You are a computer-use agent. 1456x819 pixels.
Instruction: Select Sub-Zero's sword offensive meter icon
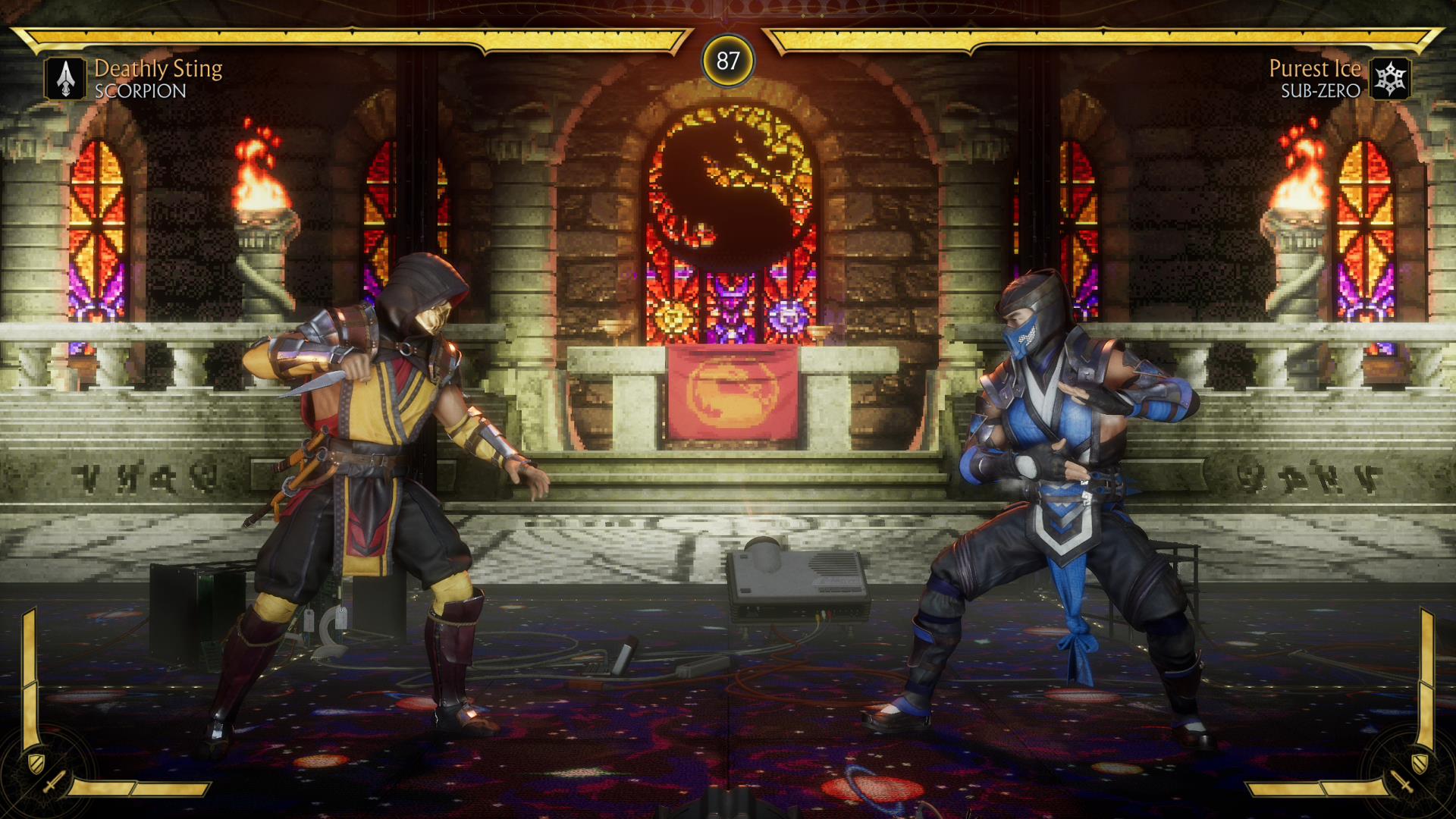[1403, 782]
